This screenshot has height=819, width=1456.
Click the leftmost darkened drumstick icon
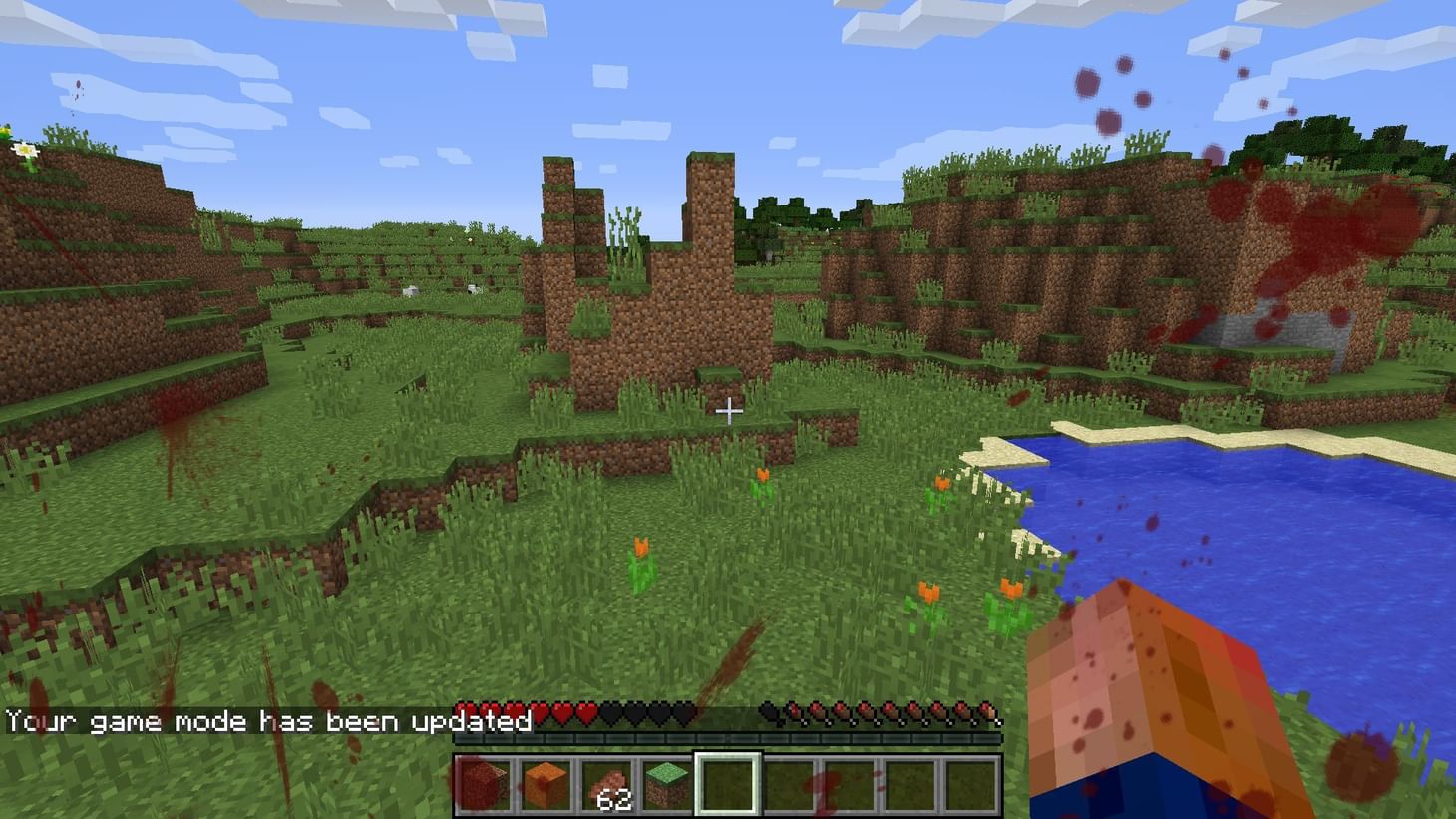pos(770,714)
